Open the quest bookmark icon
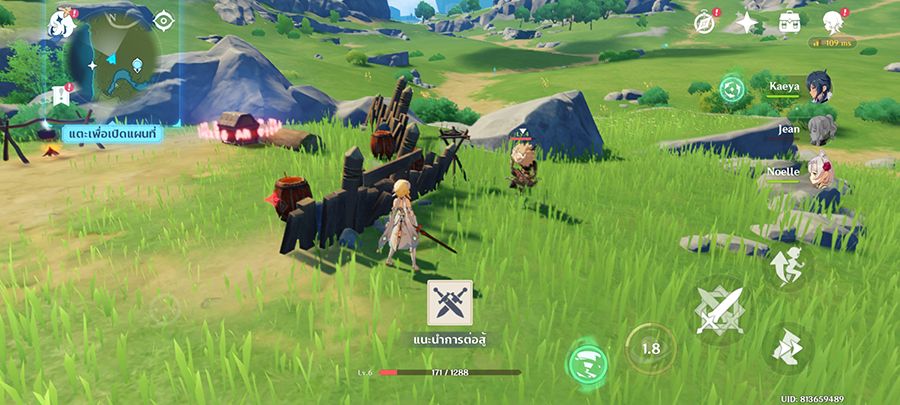 point(60,96)
